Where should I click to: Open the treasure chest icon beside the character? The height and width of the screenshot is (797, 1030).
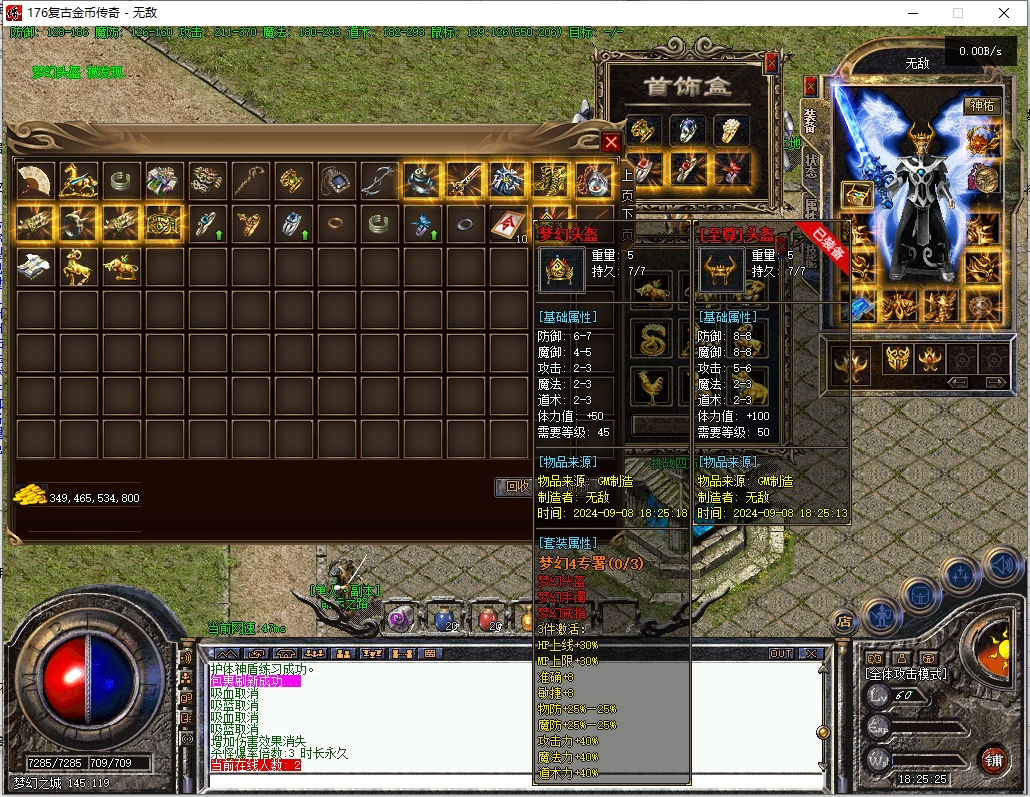point(855,194)
